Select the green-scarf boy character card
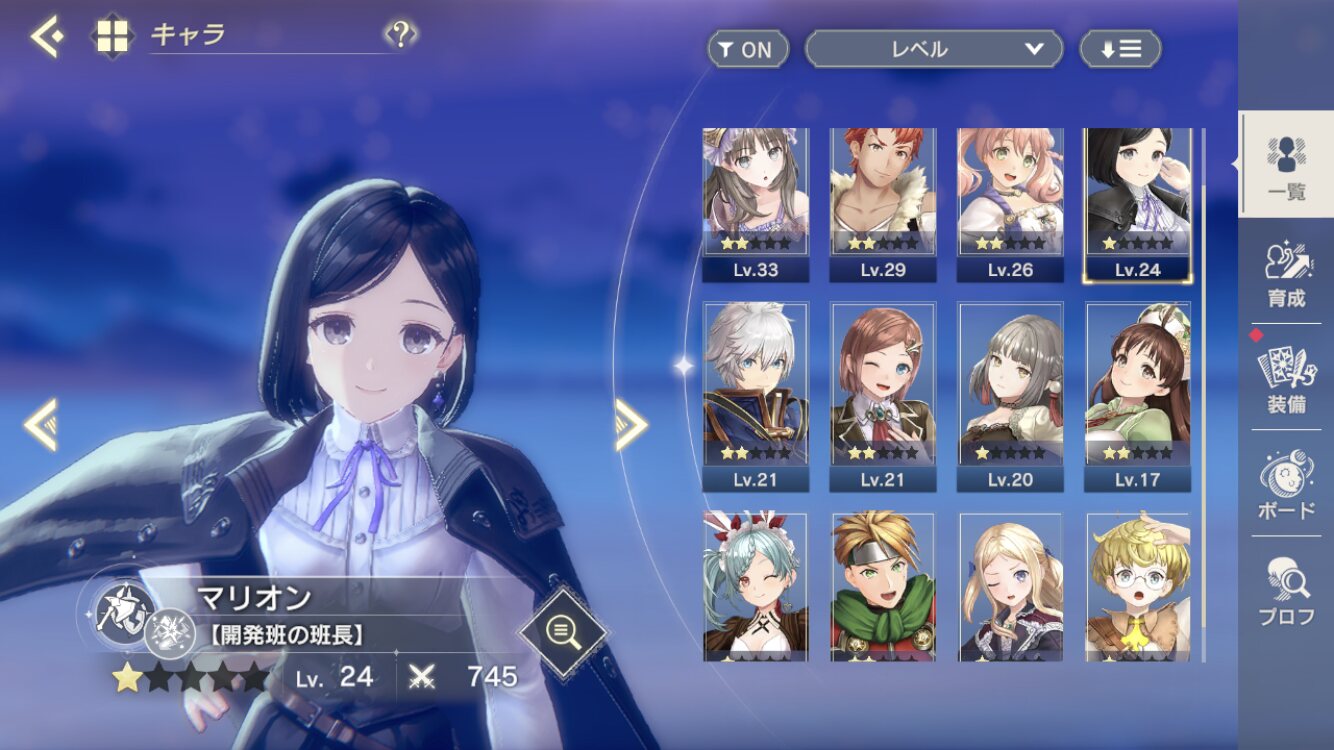This screenshot has height=750, width=1334. coord(882,587)
